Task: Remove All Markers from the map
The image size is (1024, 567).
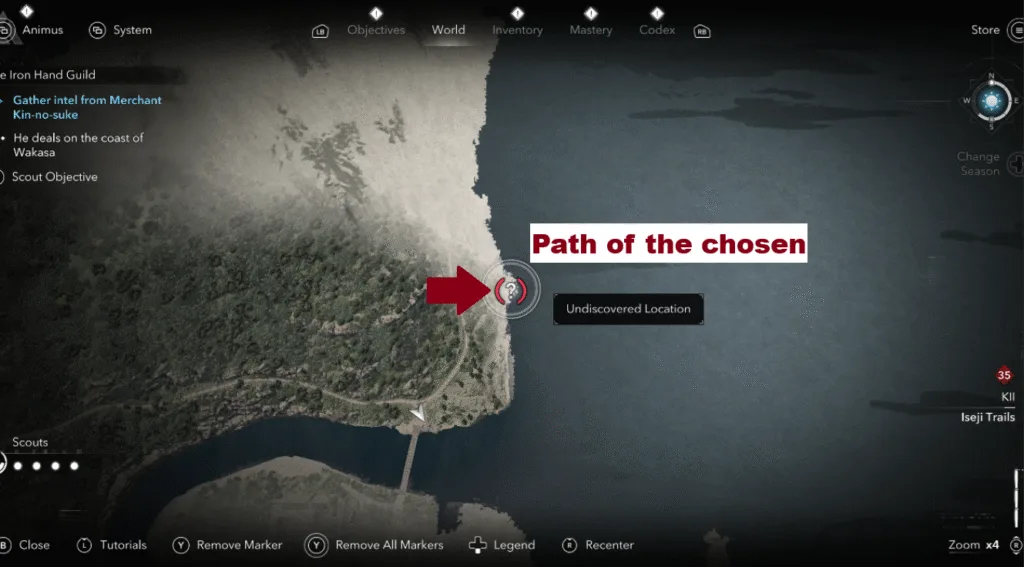Action: point(388,545)
